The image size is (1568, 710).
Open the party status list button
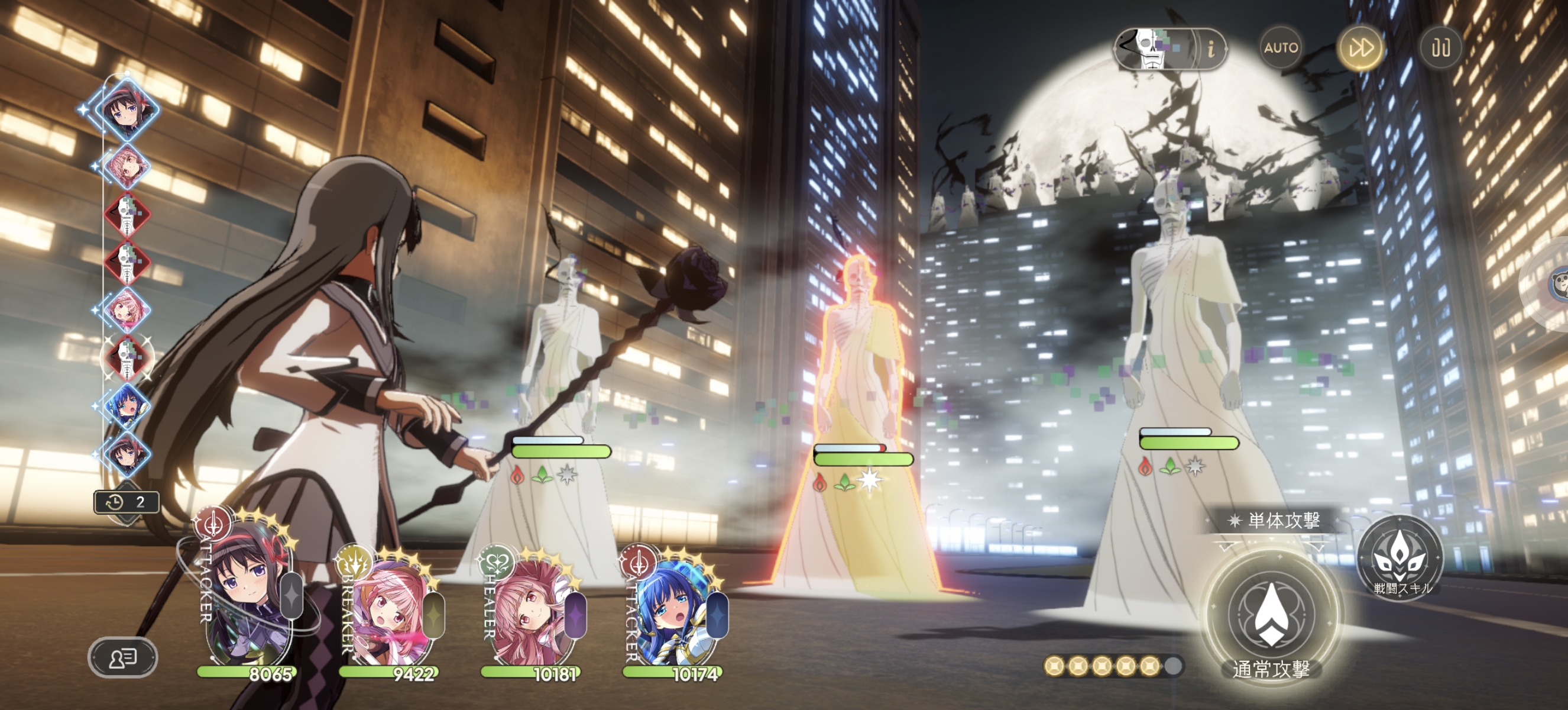[123, 657]
